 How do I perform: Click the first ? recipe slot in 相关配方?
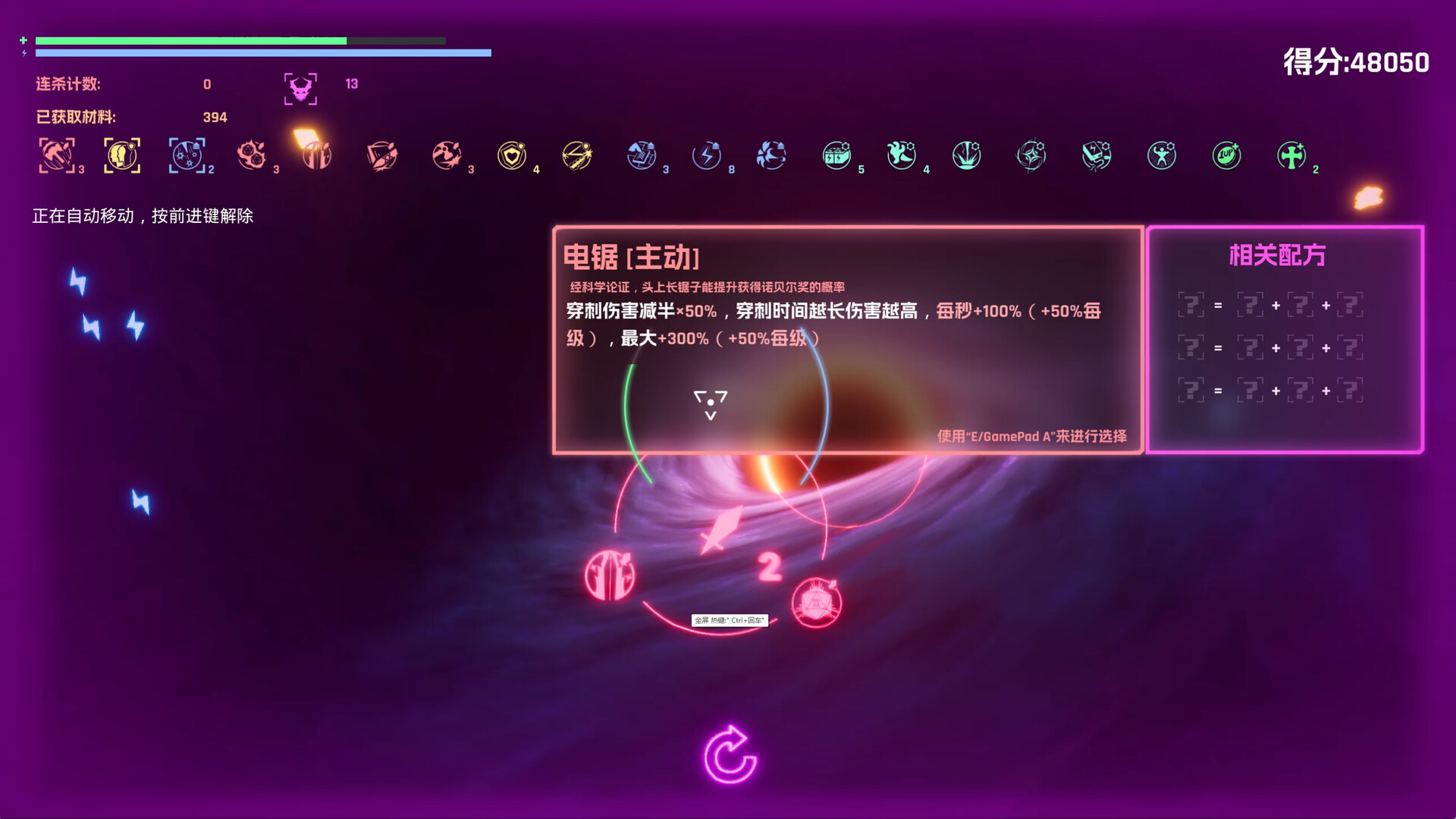click(x=1193, y=304)
